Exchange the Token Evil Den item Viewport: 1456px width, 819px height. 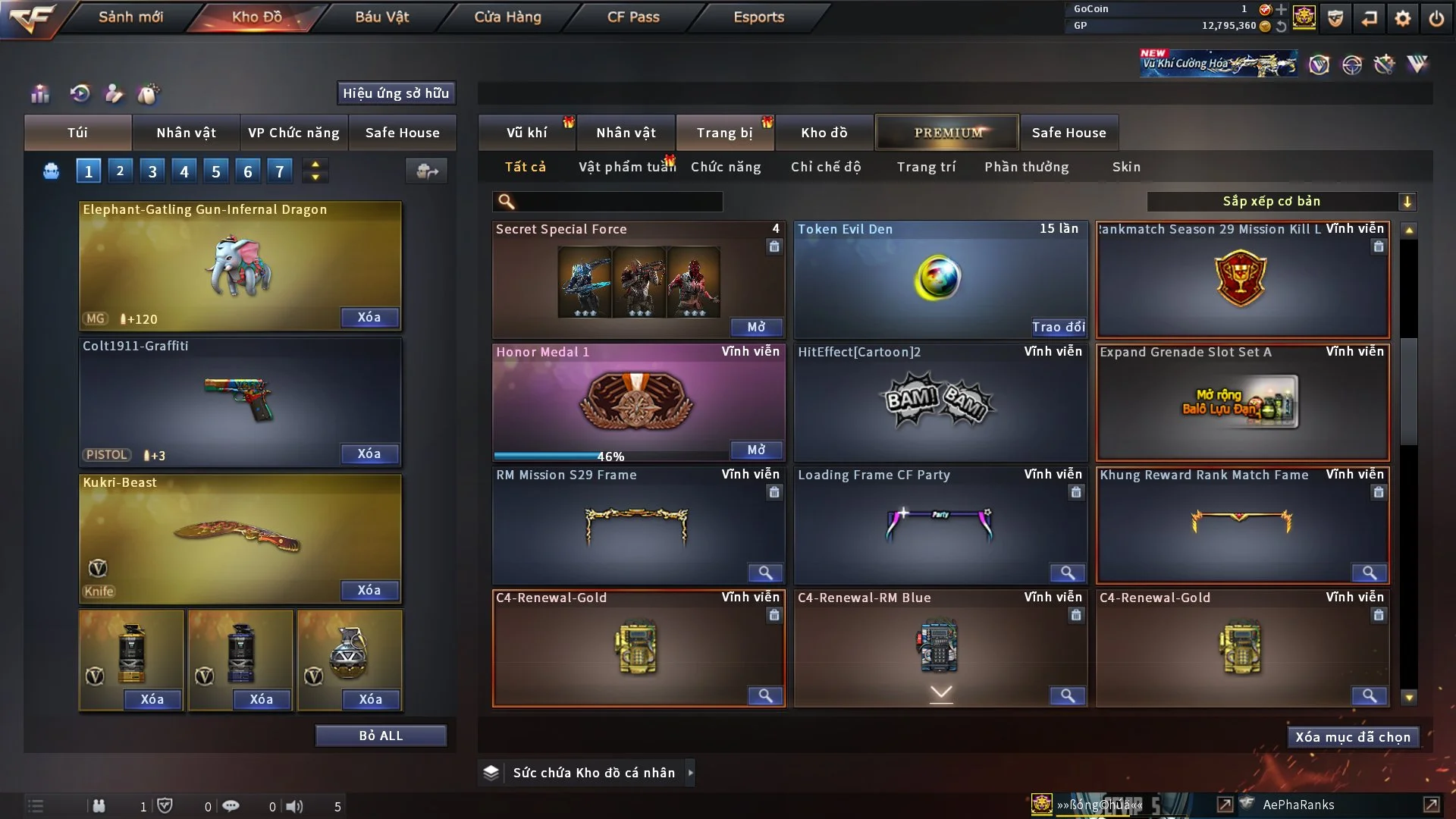1058,327
